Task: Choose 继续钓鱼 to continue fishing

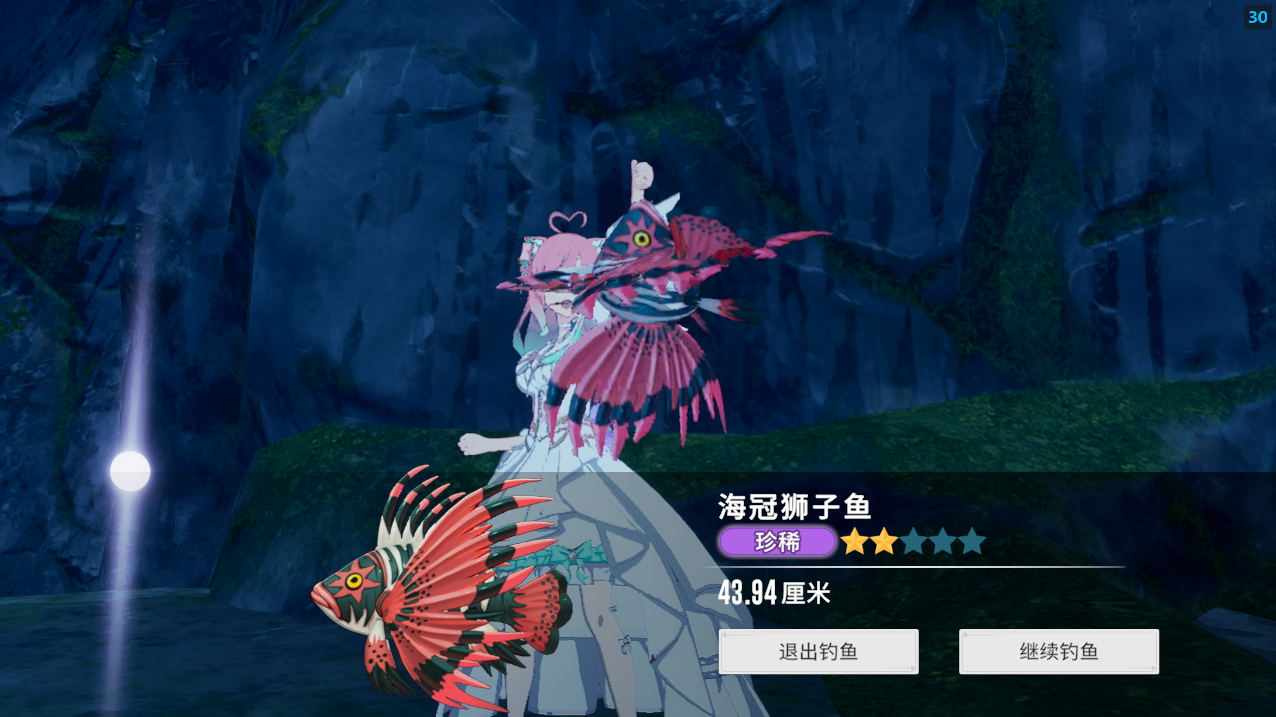Action: coord(1058,652)
